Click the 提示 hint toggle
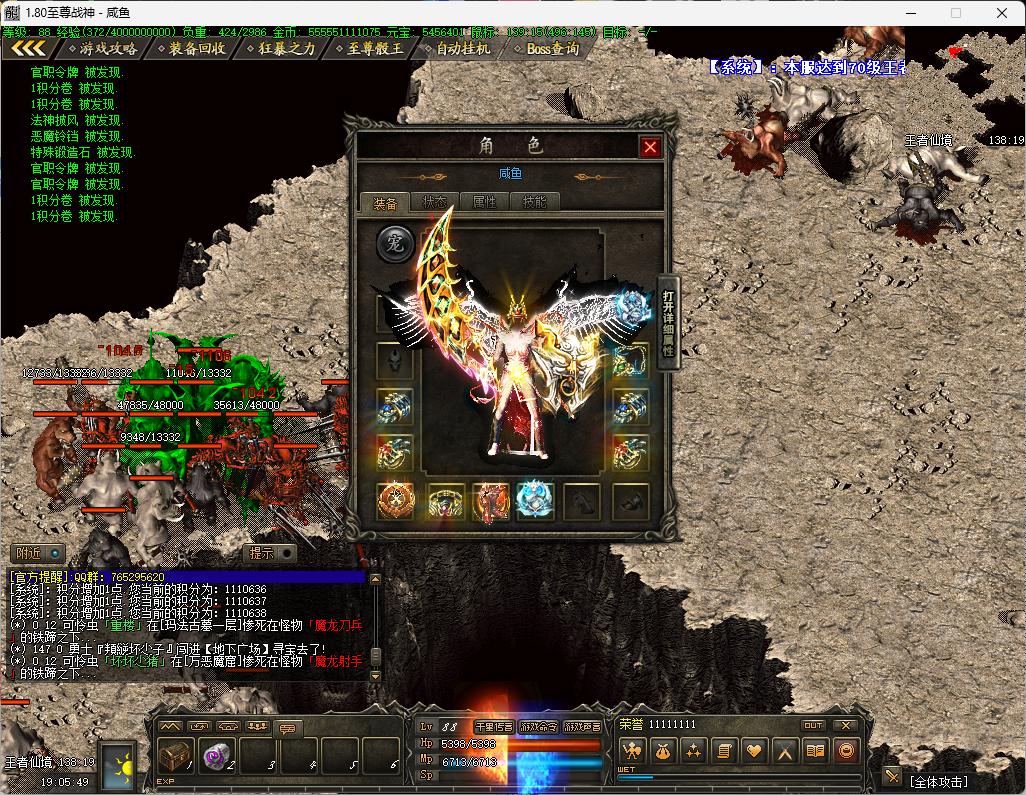The width and height of the screenshot is (1026, 795). coord(272,553)
